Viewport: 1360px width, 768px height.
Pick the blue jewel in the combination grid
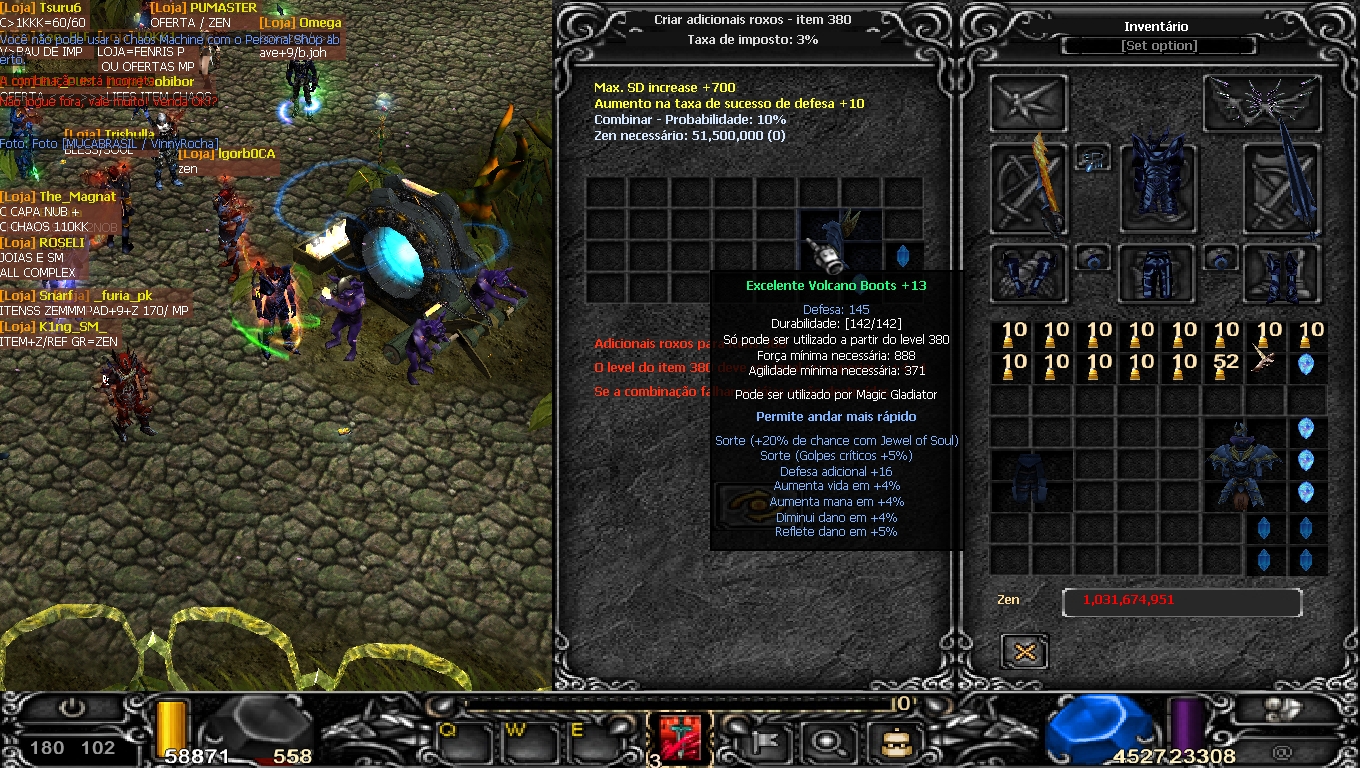tap(903, 256)
